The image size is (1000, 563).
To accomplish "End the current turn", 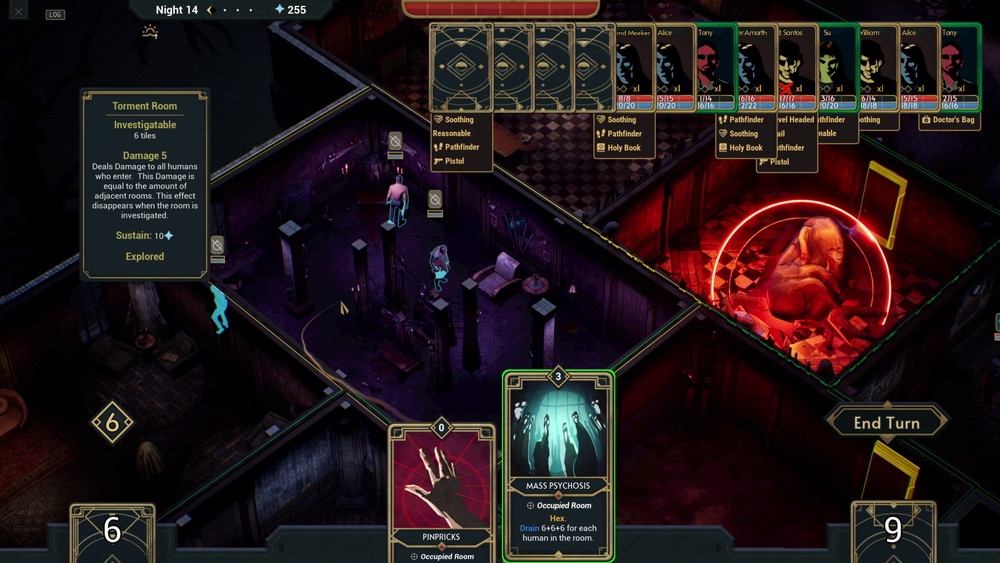I will (x=886, y=423).
